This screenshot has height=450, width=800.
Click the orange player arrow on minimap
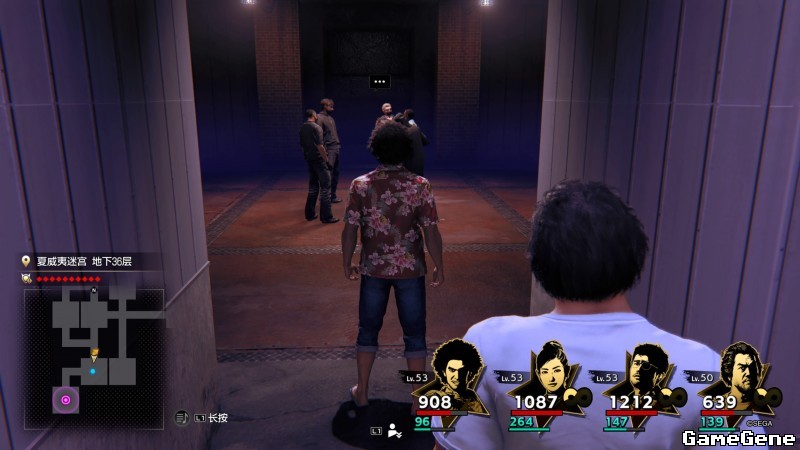pyautogui.click(x=95, y=354)
